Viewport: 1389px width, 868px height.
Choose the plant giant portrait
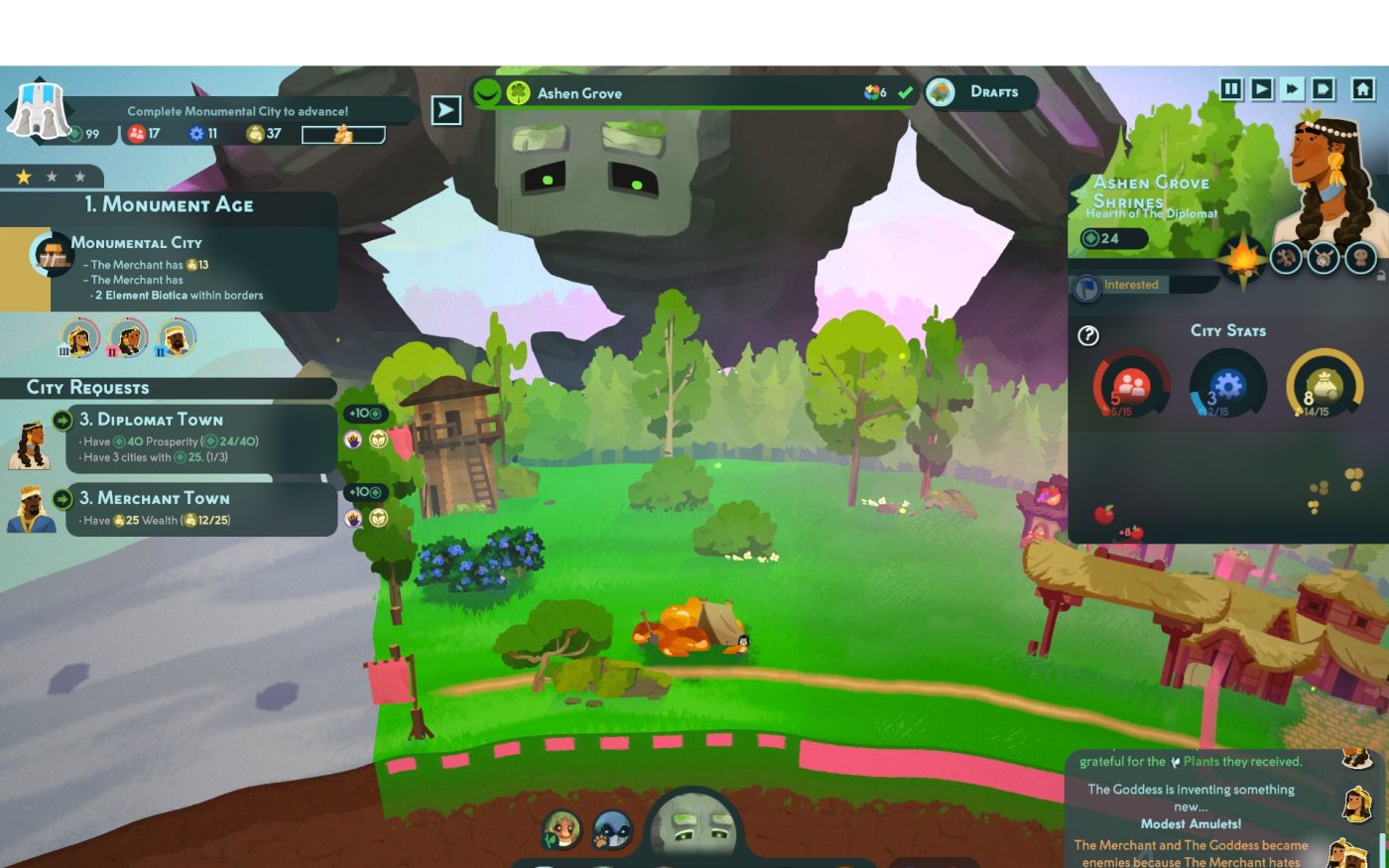tap(563, 829)
